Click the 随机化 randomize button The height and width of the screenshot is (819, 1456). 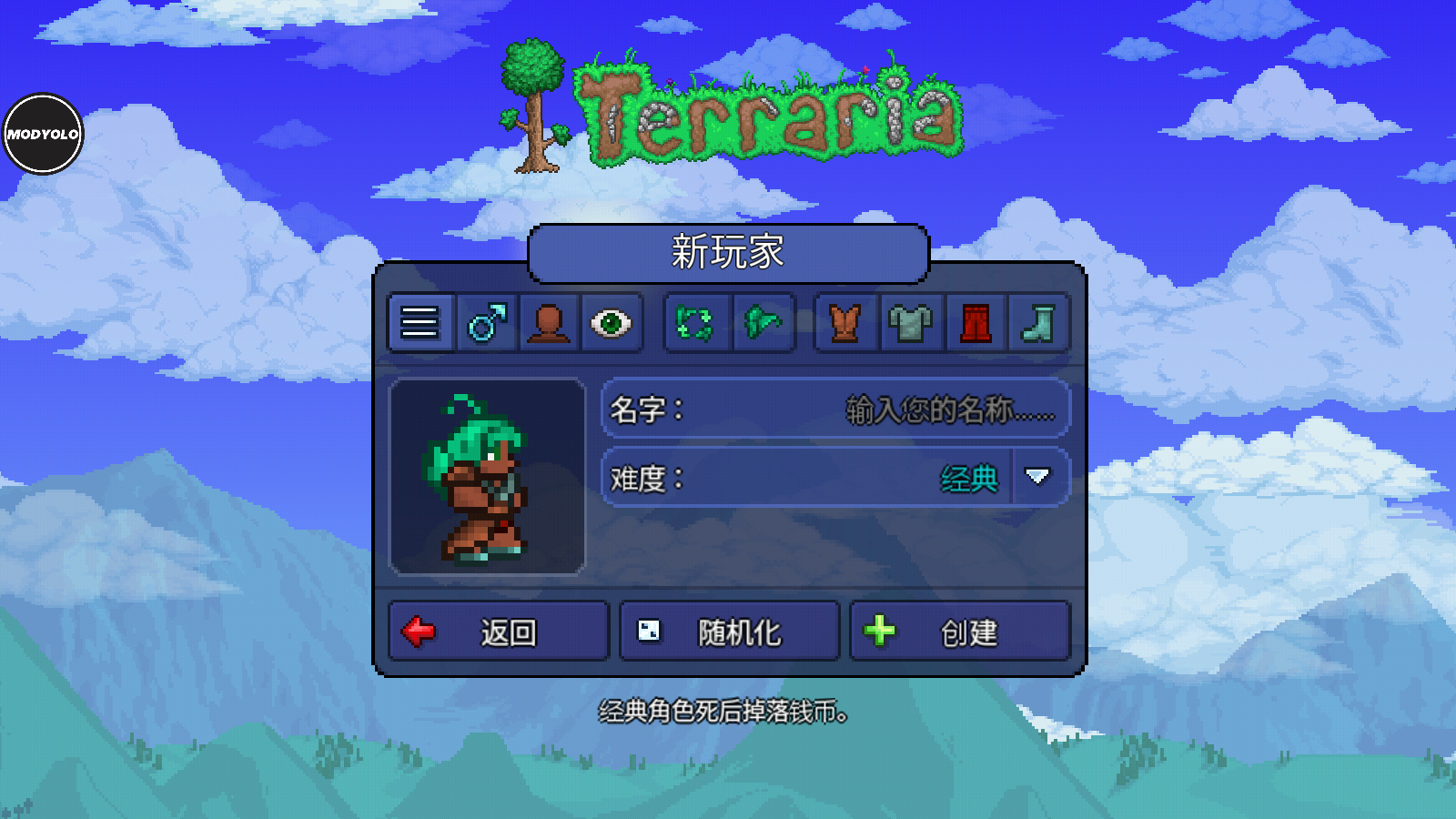[728, 630]
